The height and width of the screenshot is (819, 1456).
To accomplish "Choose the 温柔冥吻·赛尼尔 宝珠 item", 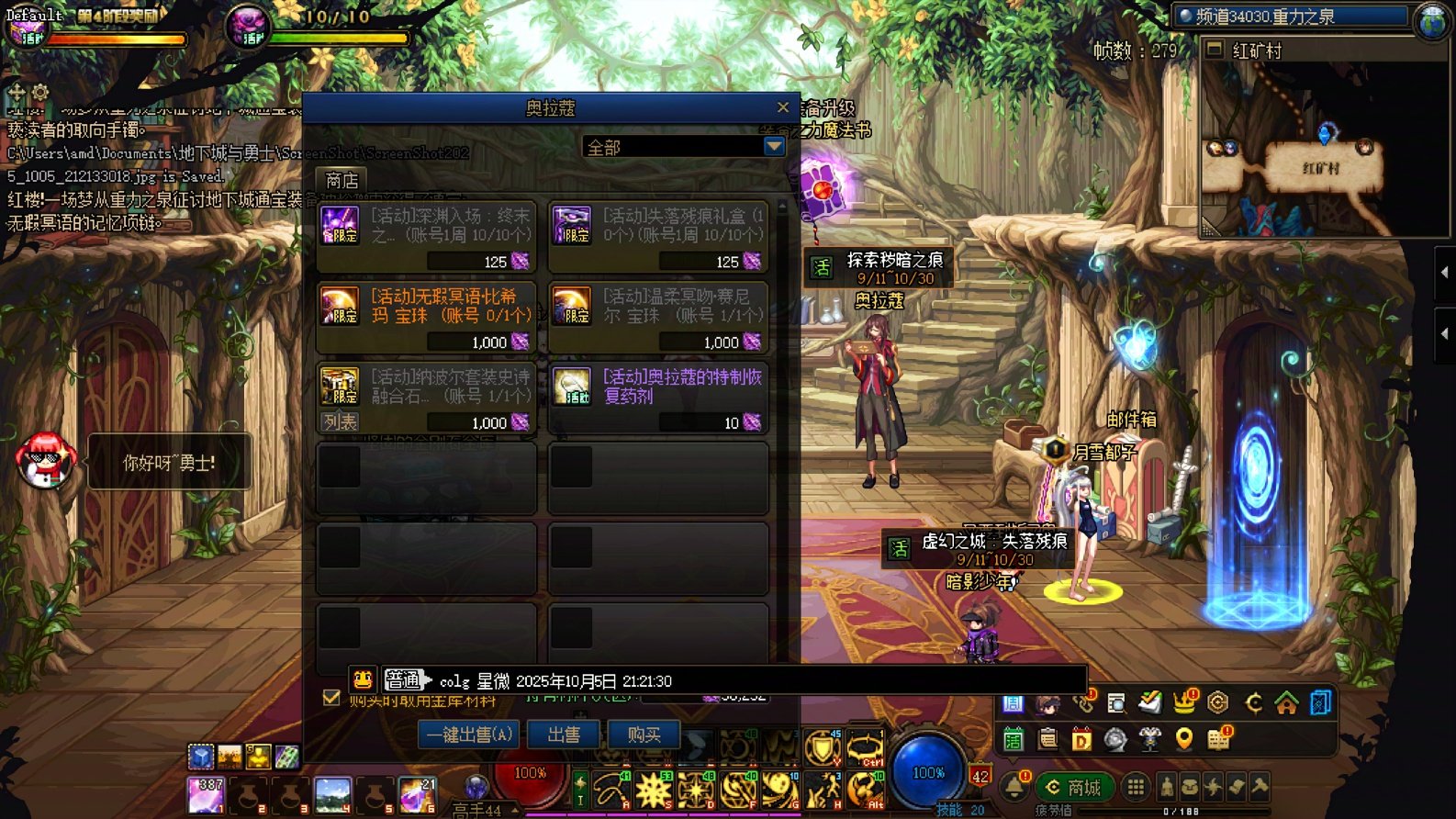I will (x=657, y=317).
